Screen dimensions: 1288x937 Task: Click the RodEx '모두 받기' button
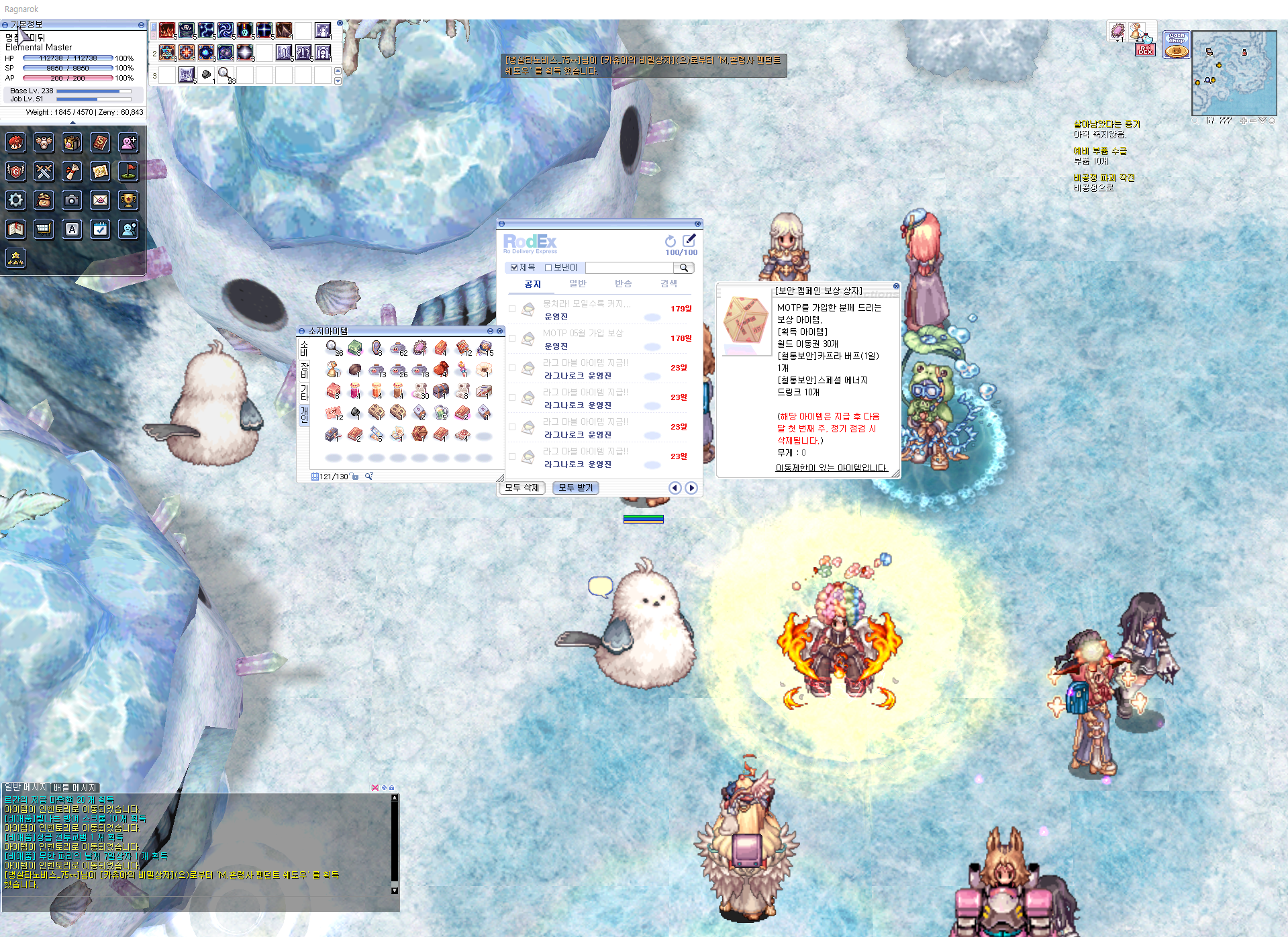pyautogui.click(x=575, y=488)
